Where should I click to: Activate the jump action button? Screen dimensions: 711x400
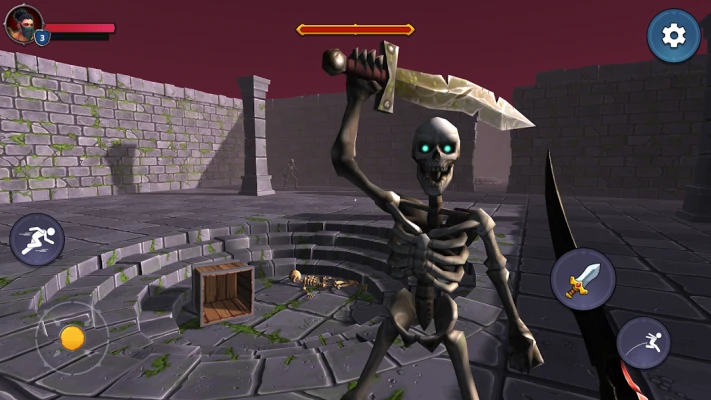click(643, 343)
